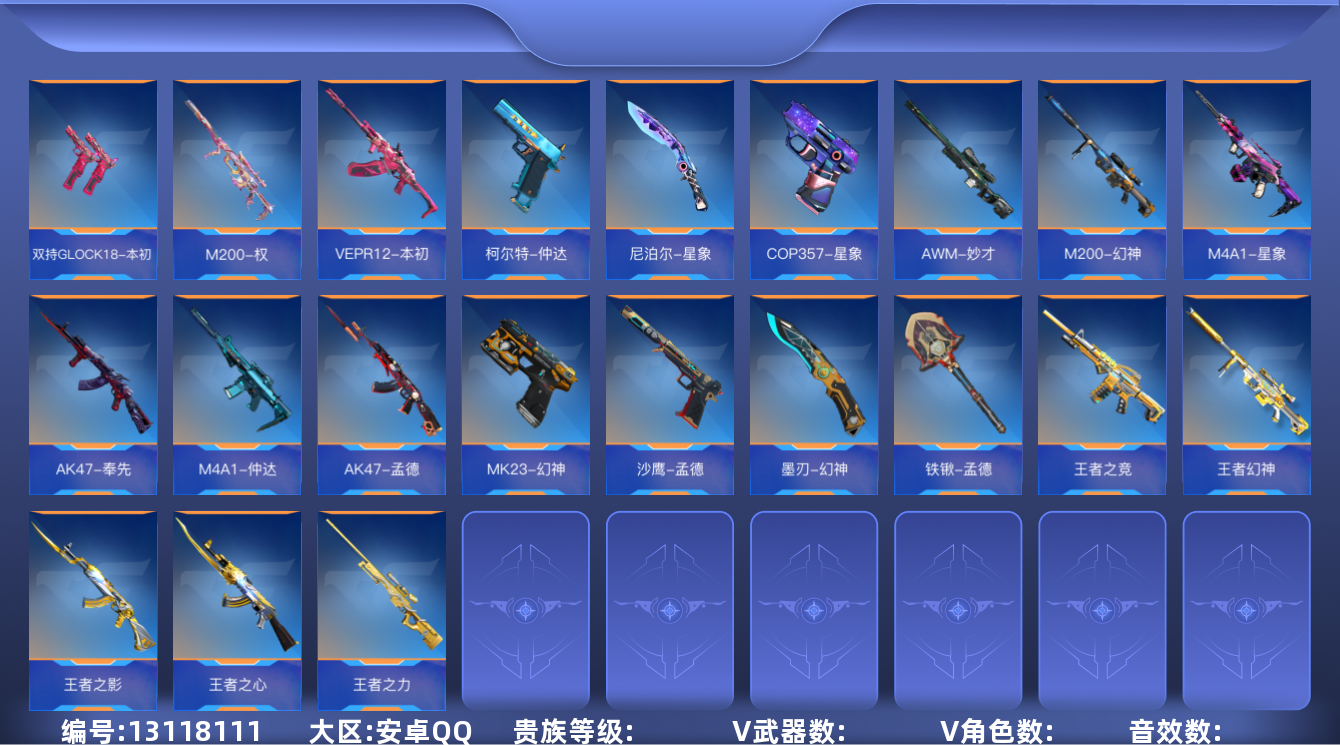View the M200-幻神 rifle card
1340x745 pixels.
coord(1102,175)
